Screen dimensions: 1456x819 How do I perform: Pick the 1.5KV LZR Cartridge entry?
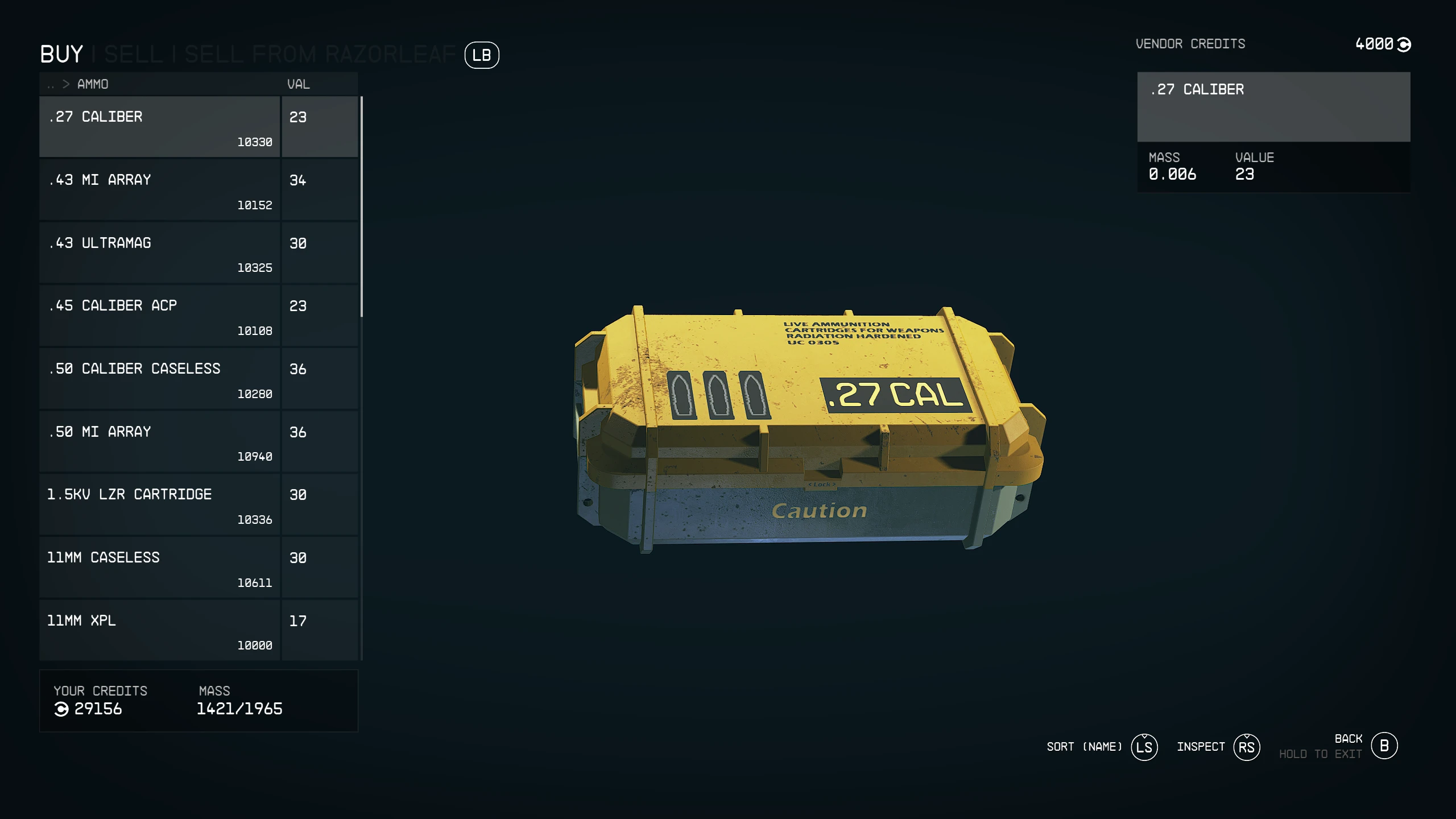[159, 504]
